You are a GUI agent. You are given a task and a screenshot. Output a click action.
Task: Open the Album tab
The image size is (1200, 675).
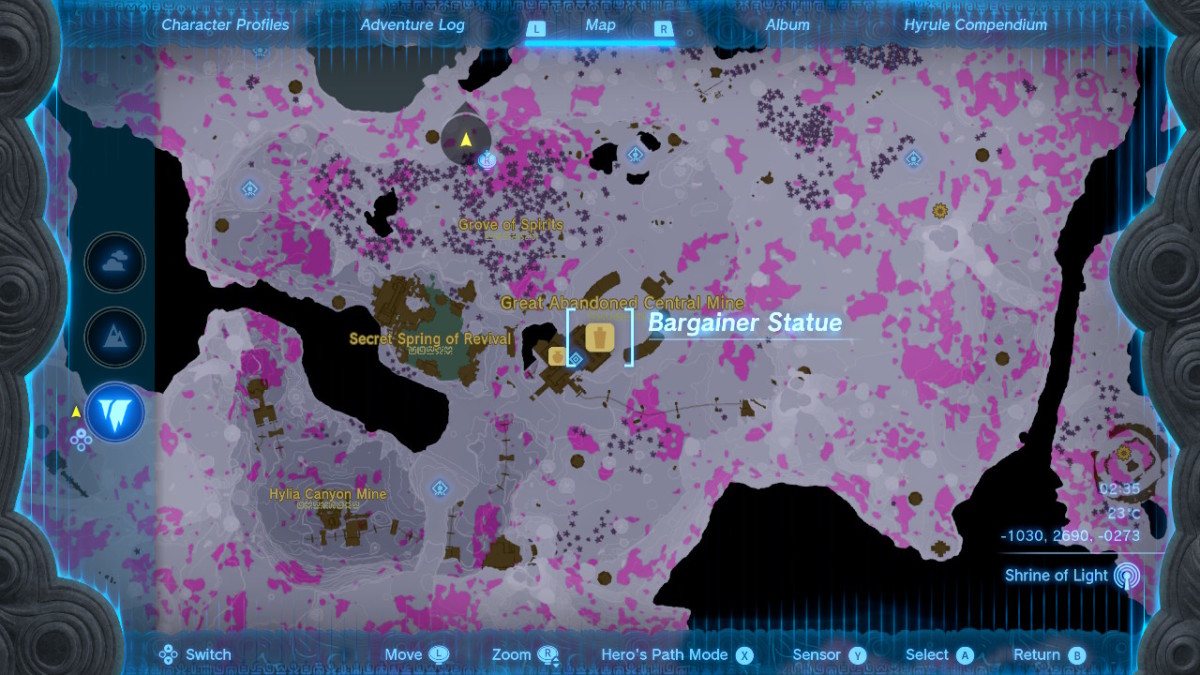pos(787,25)
